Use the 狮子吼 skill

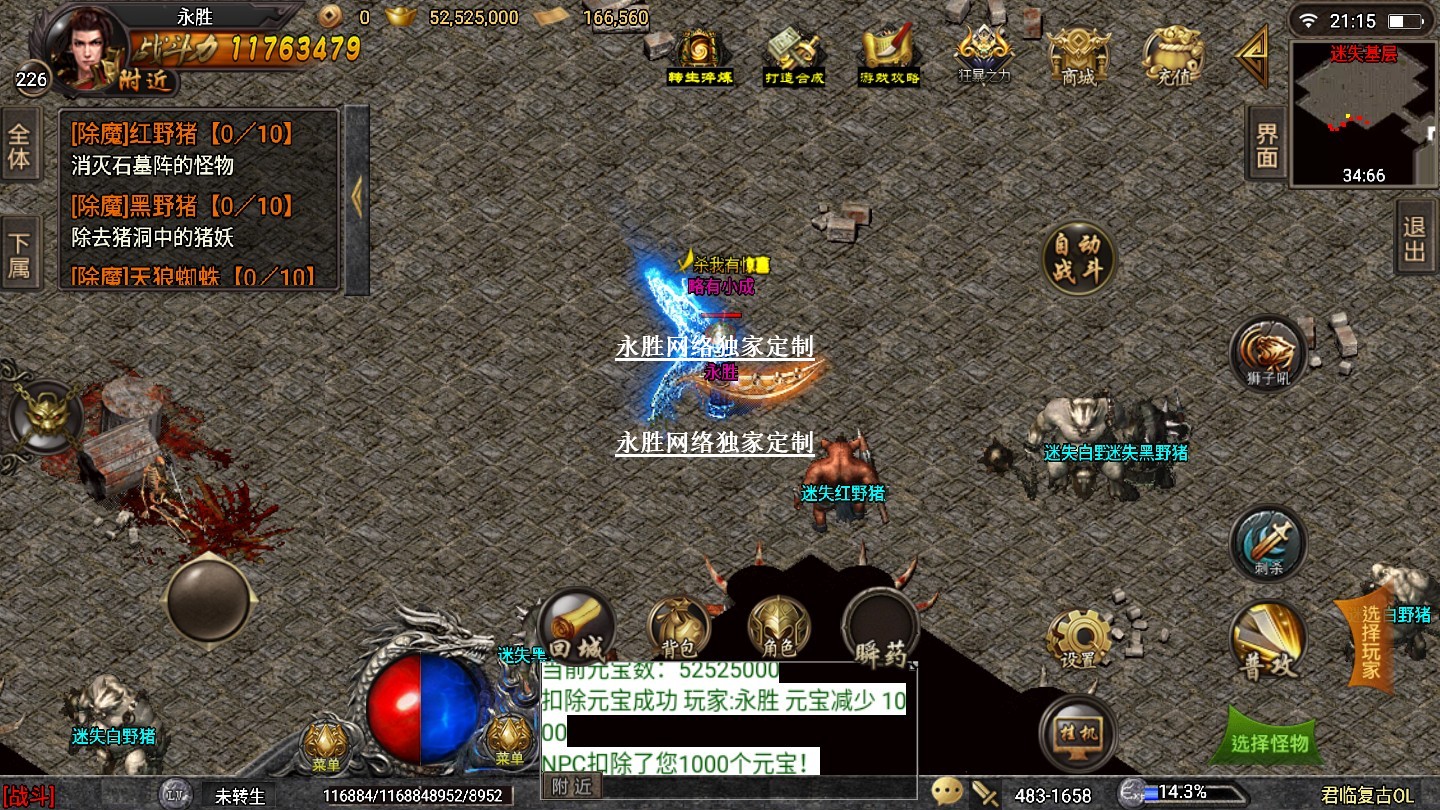tap(1269, 354)
